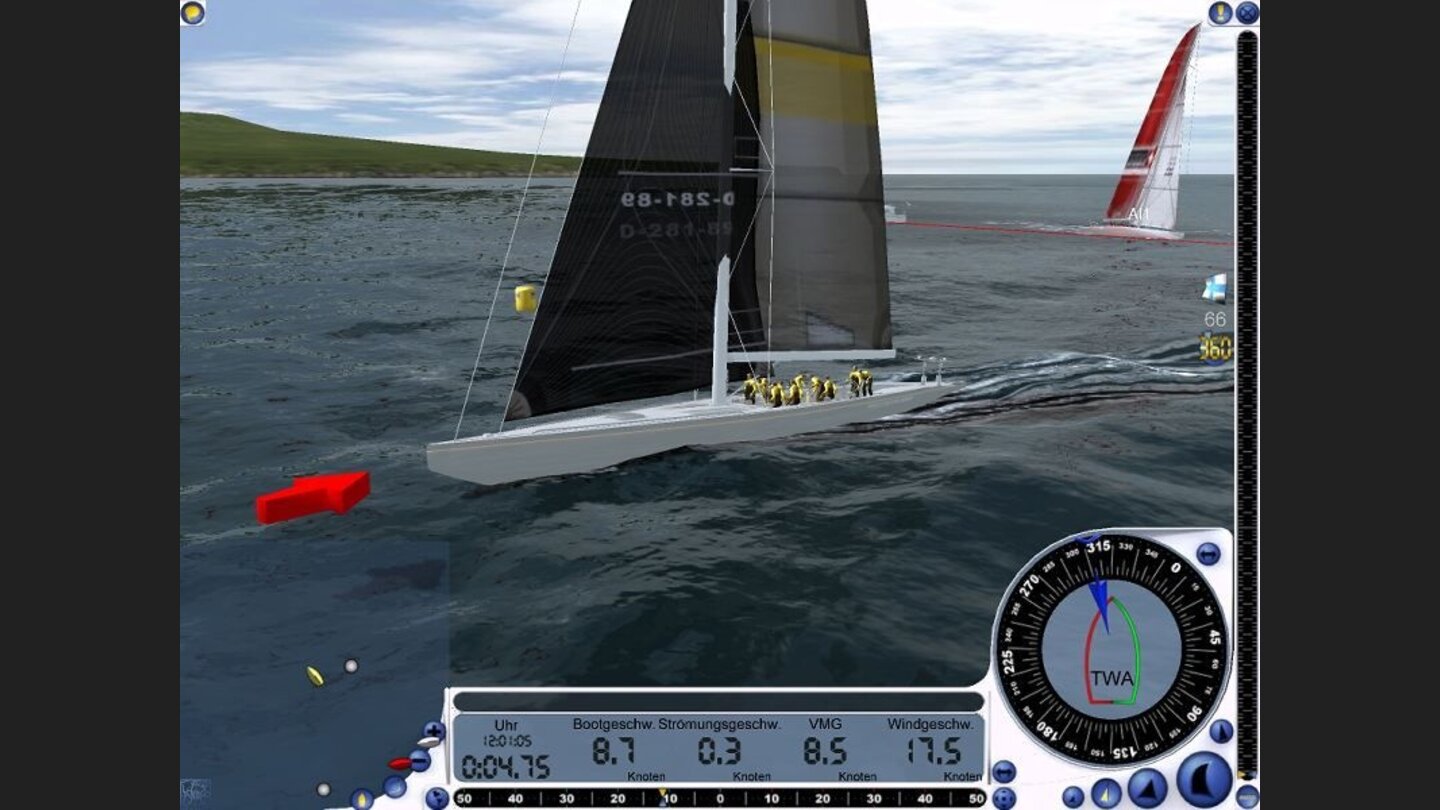Screen dimensions: 1440x810
Task: Adjust the vertical sail trim slider on right edge
Action: click(x=1245, y=400)
